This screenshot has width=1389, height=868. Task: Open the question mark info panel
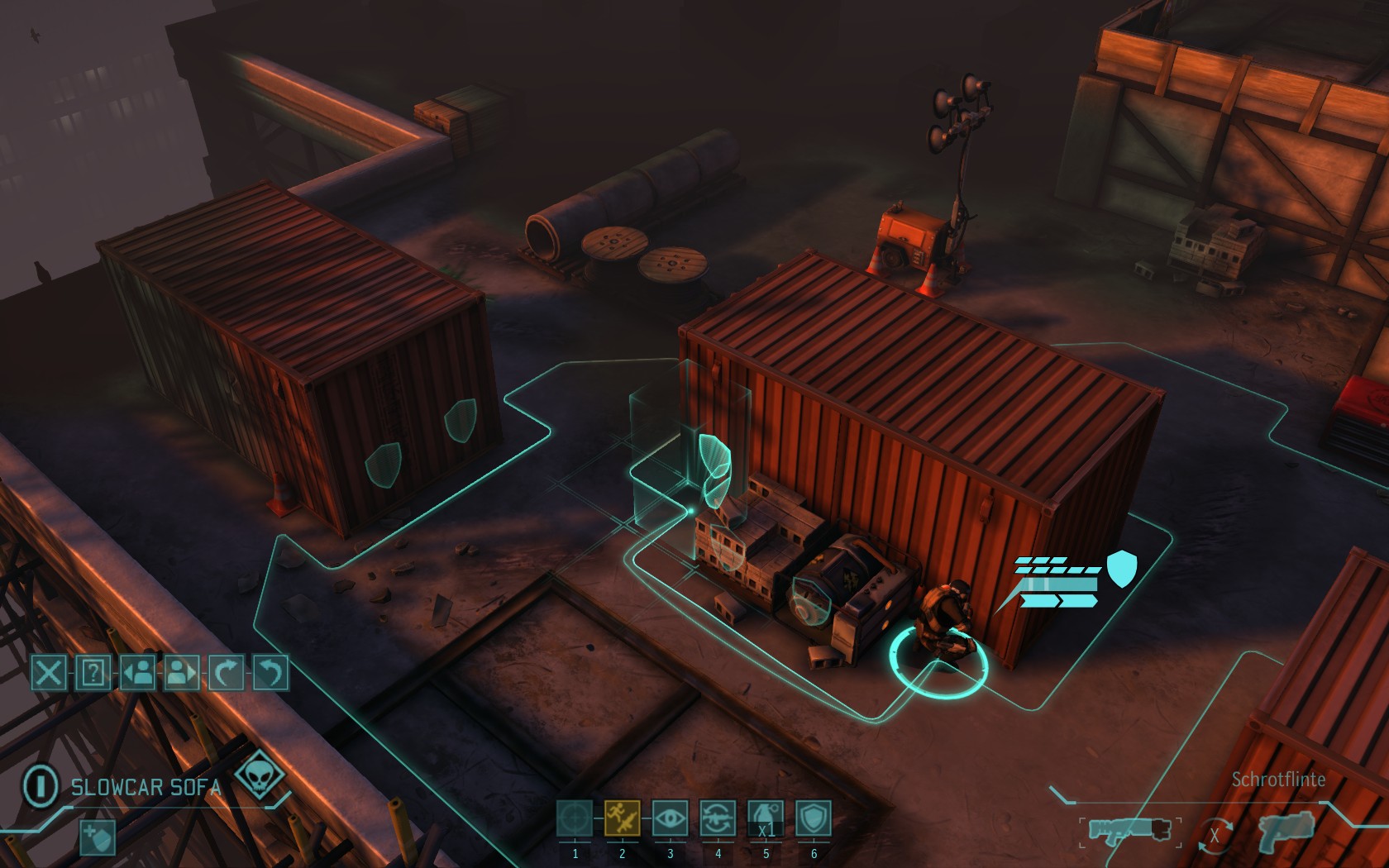pos(93,673)
